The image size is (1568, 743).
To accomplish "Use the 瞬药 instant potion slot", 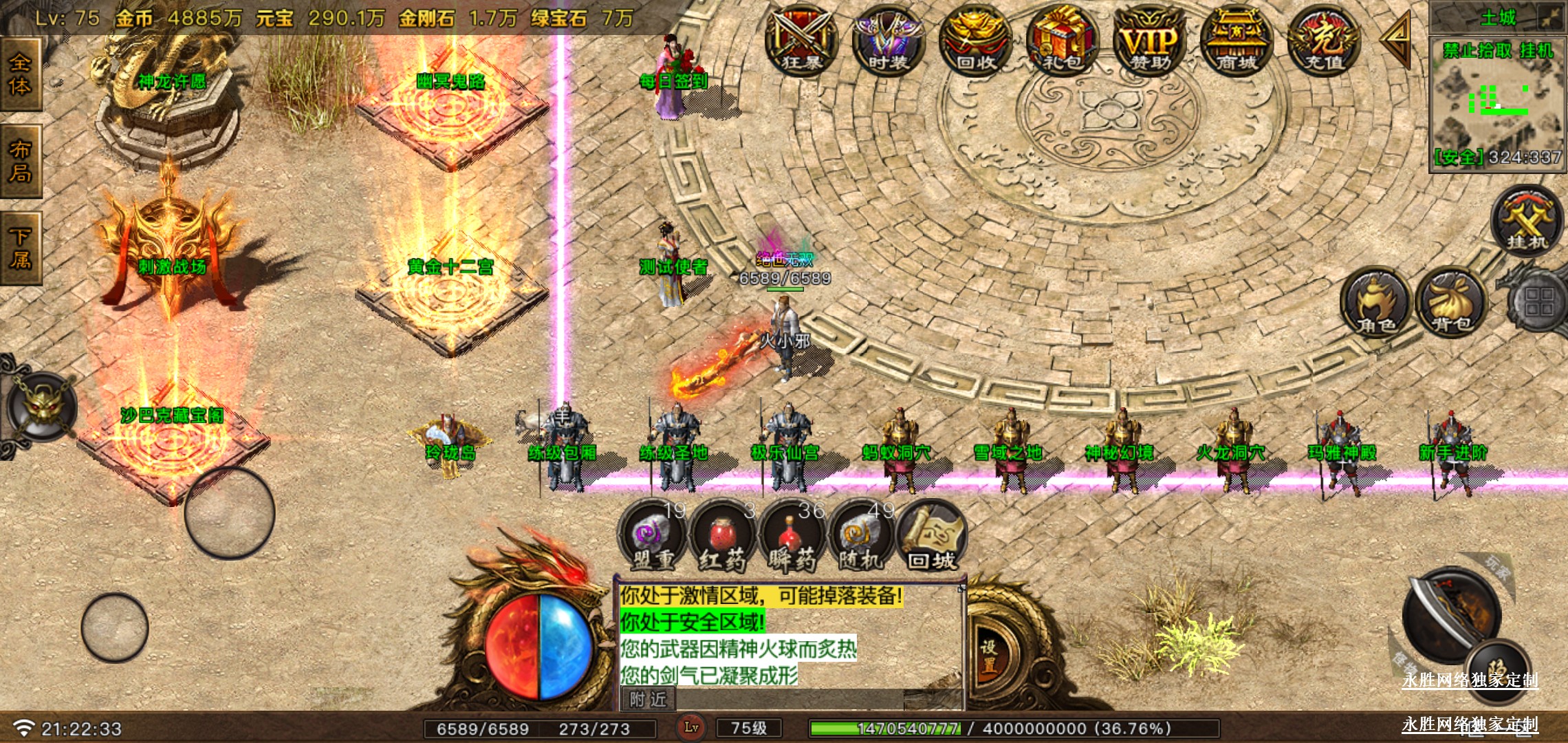I will click(x=792, y=537).
